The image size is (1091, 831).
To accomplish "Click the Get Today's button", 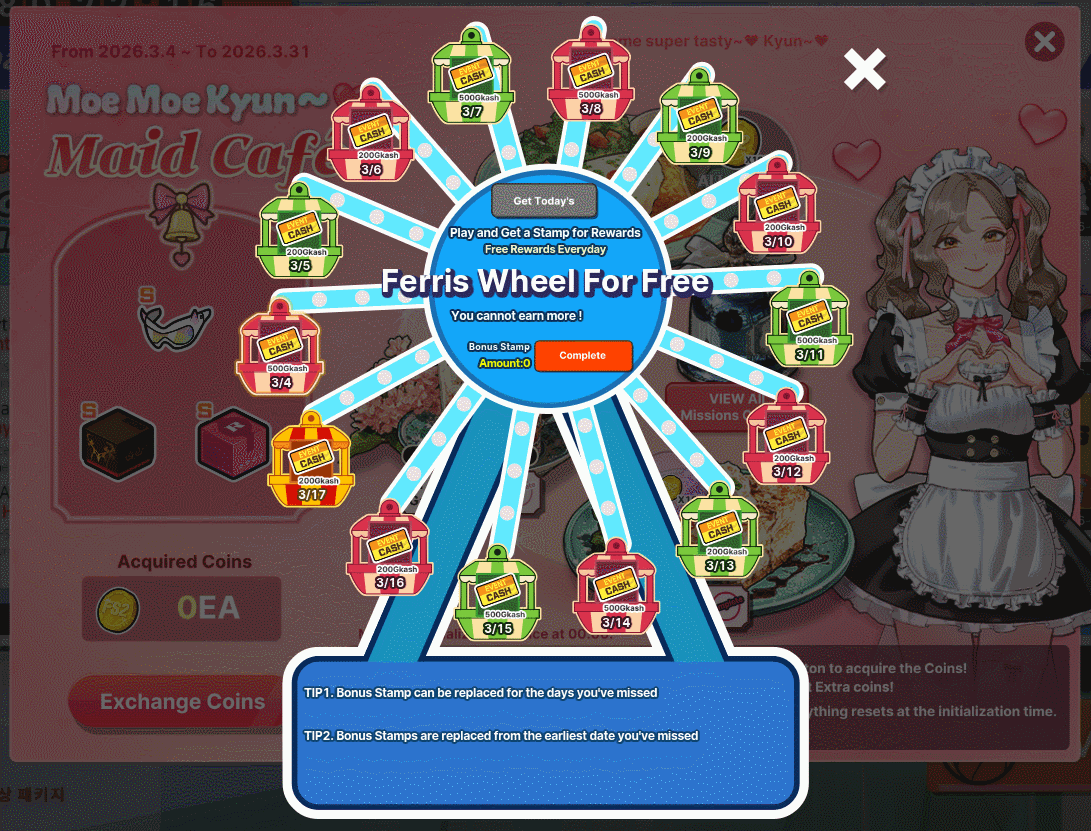I will pyautogui.click(x=544, y=201).
